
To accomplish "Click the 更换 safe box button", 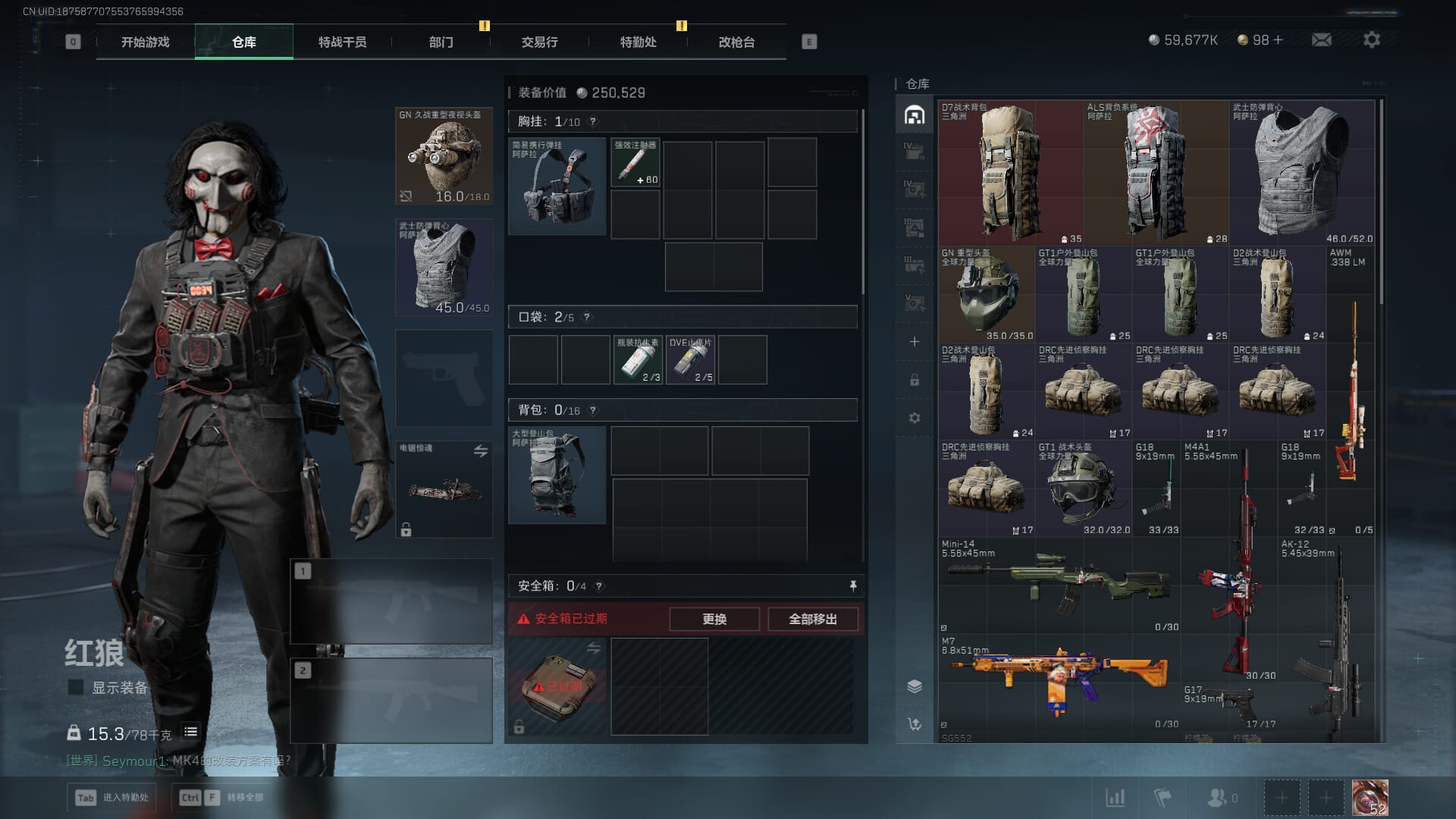I will (x=714, y=619).
